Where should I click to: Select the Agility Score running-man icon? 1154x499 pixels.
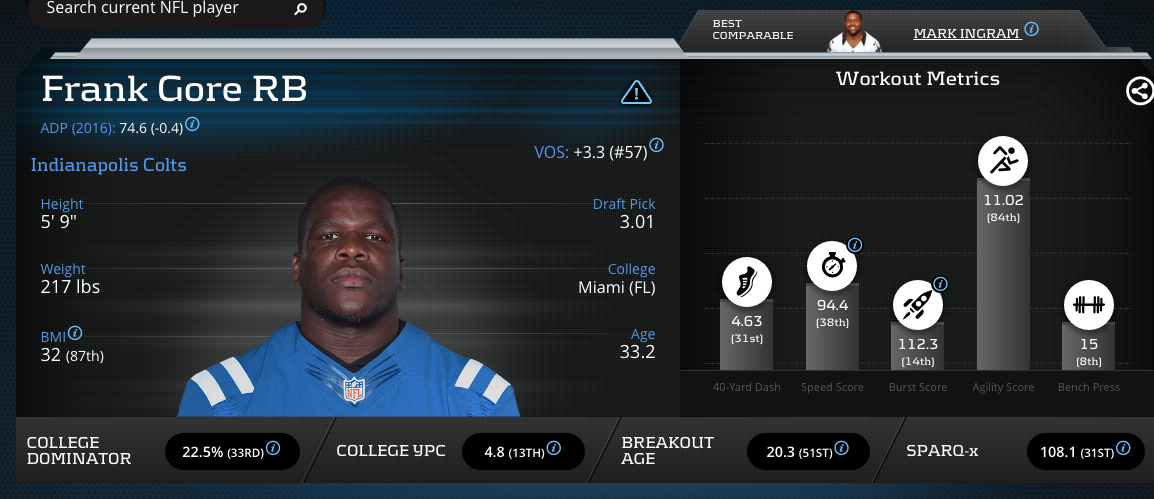coord(1002,159)
